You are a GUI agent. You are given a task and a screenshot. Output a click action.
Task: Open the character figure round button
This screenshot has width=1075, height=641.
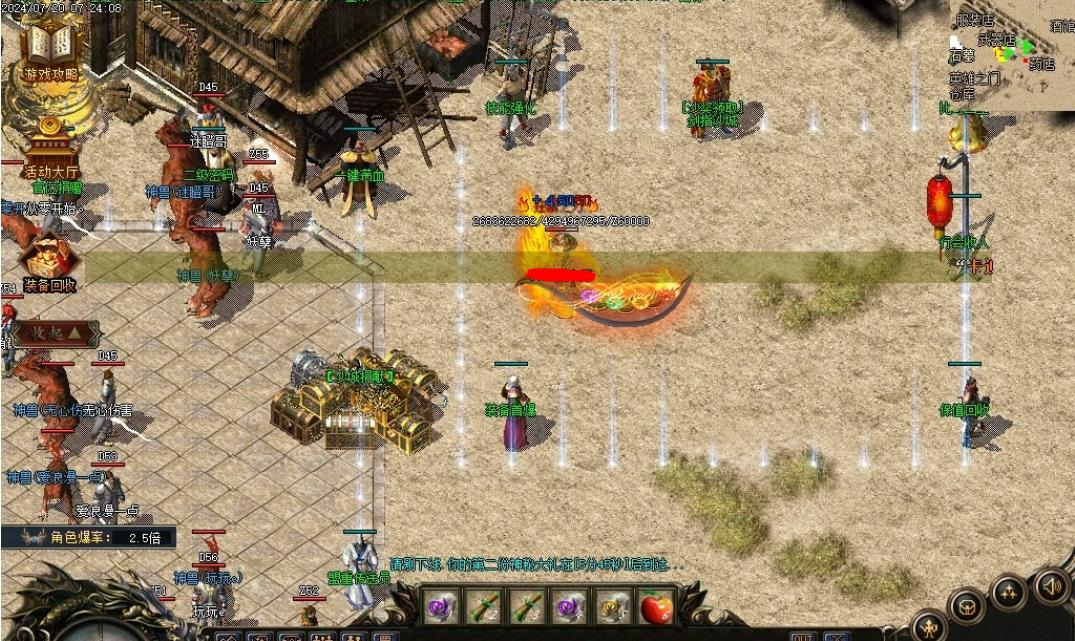(931, 628)
